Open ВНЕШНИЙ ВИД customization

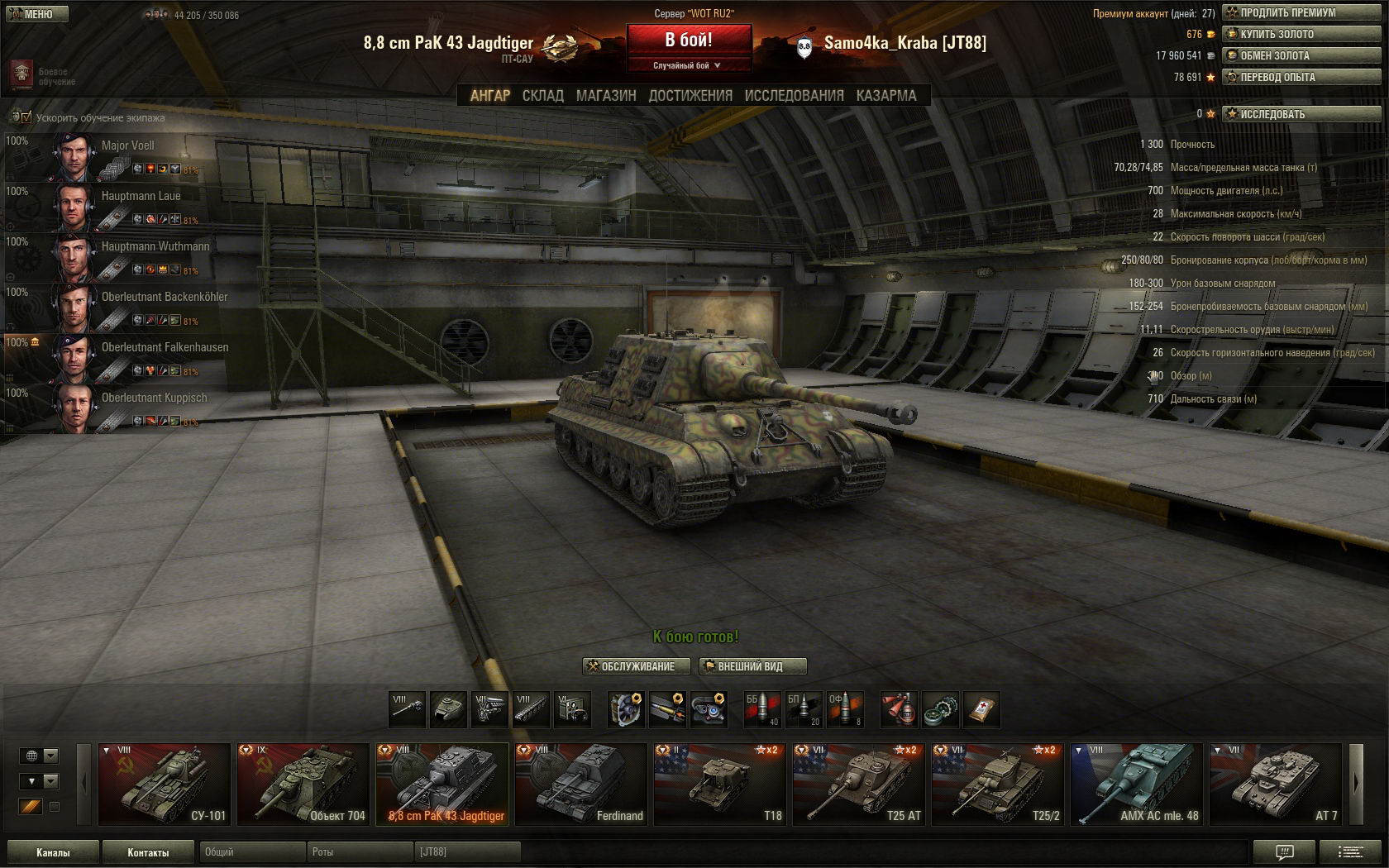point(752,666)
